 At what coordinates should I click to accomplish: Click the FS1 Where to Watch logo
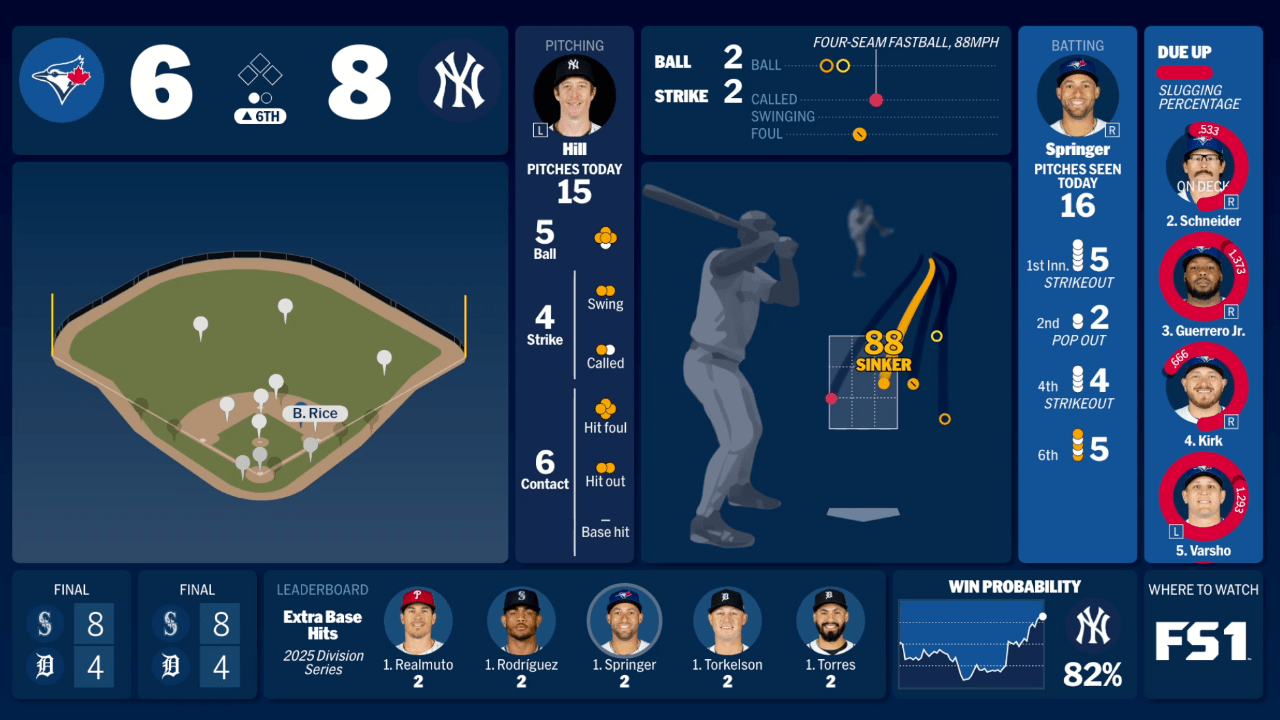pos(1203,641)
